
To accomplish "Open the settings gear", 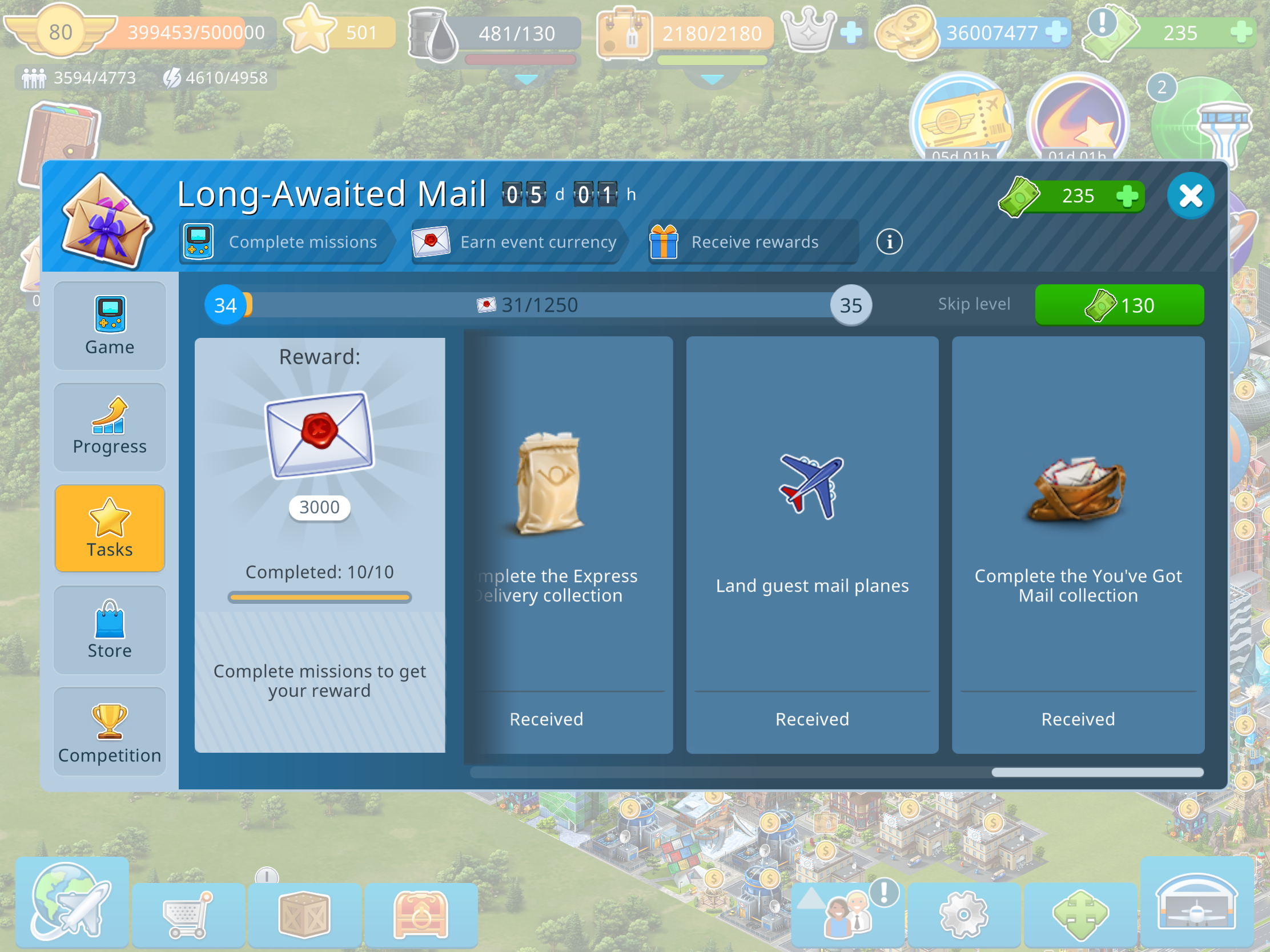I will tap(963, 914).
